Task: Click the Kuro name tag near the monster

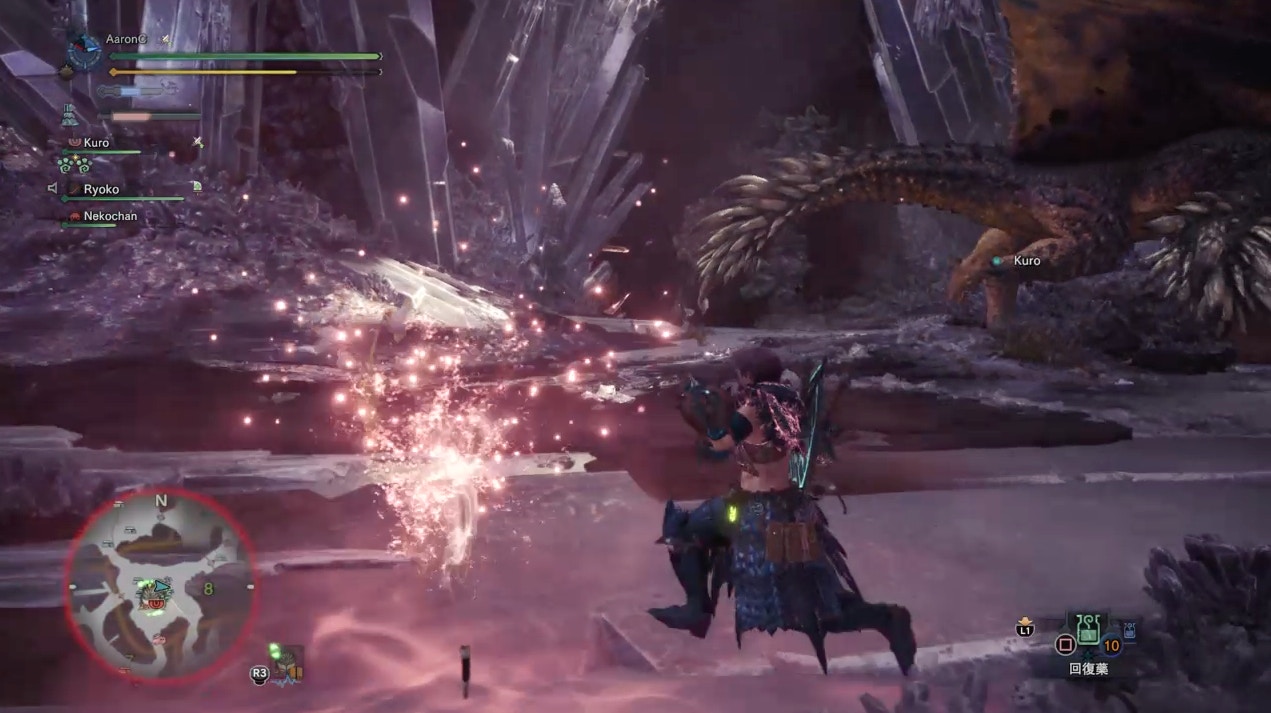Action: [1026, 261]
